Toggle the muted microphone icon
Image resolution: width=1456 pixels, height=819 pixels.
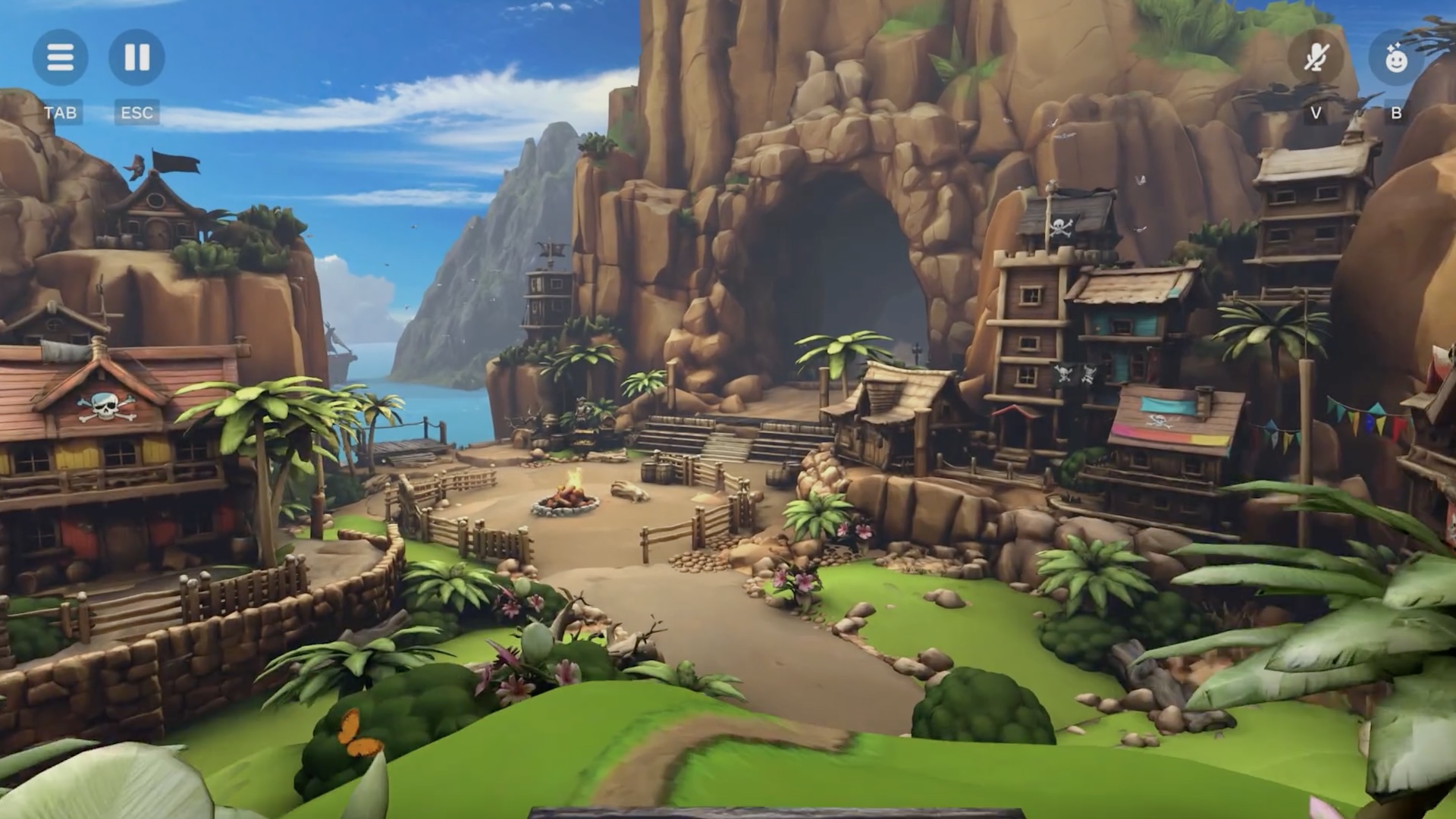point(1316,57)
